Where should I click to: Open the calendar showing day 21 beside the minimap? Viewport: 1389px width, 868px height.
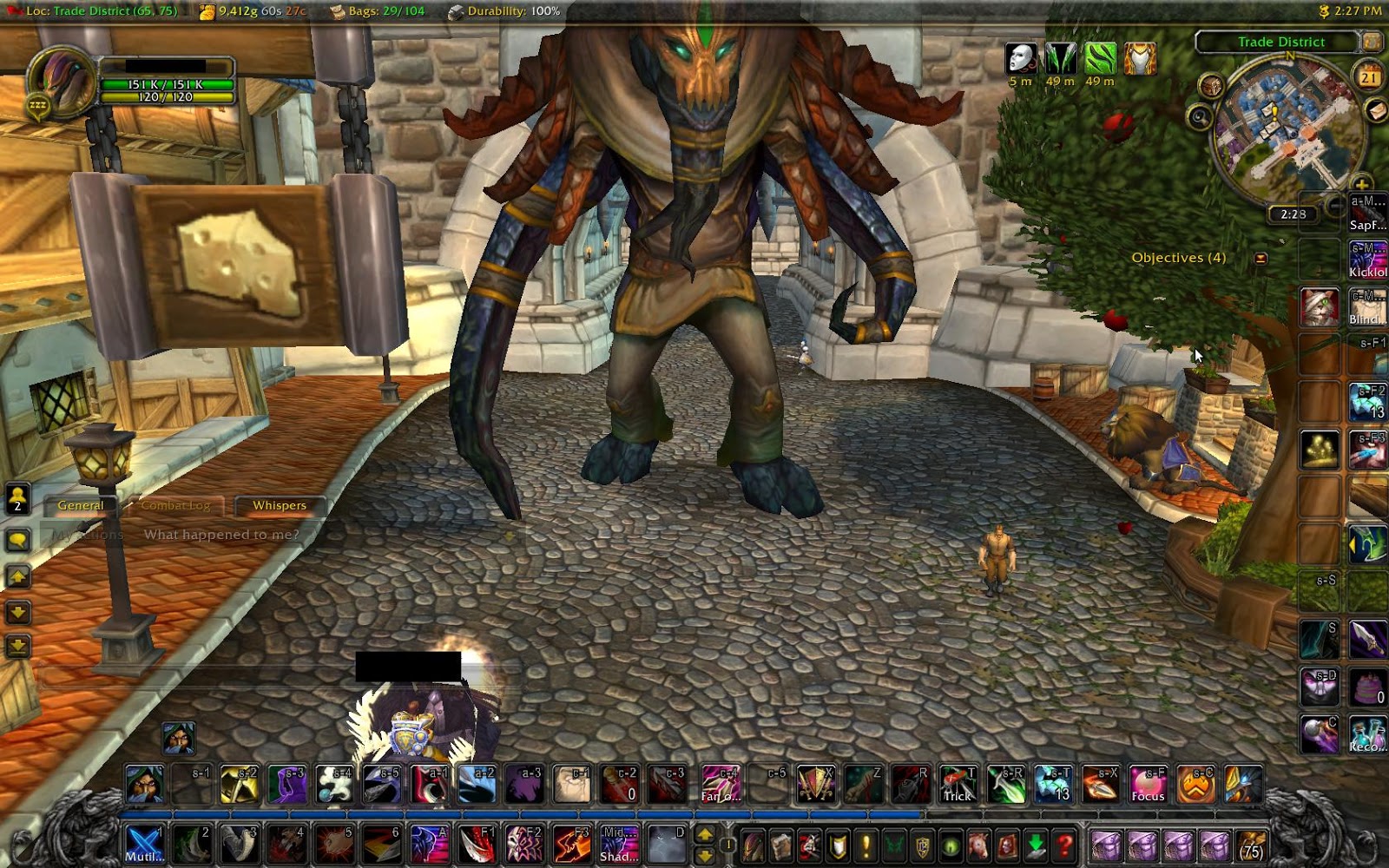[x=1368, y=77]
